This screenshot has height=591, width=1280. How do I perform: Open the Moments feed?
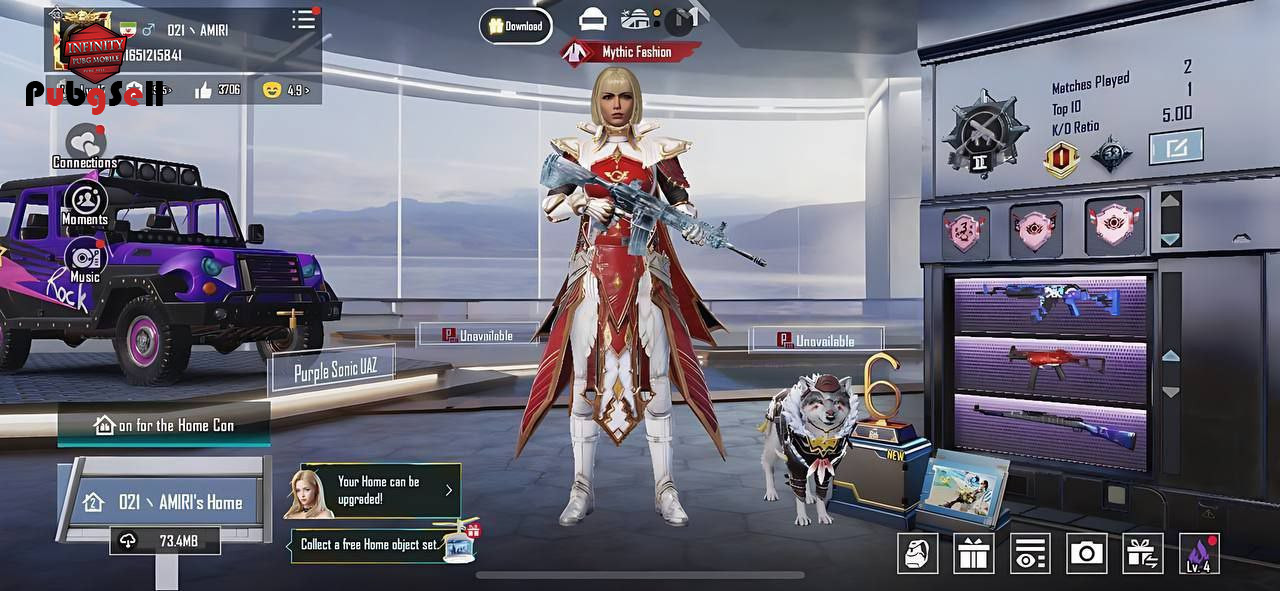tap(86, 202)
